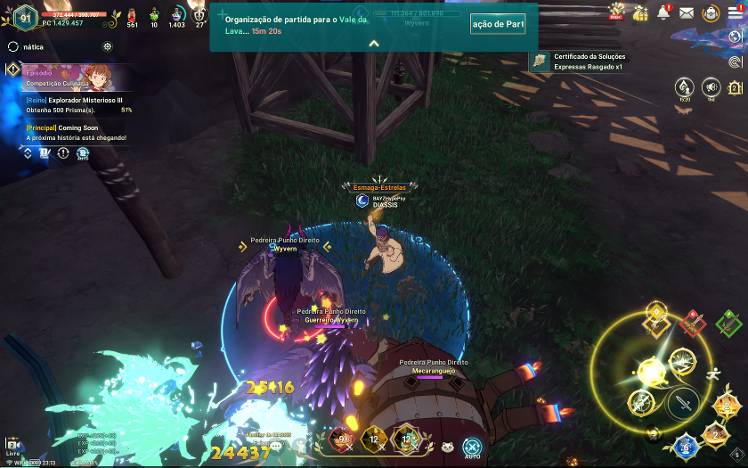Use the green potion with count 10
This screenshot has width=748, height=468.
tap(154, 15)
